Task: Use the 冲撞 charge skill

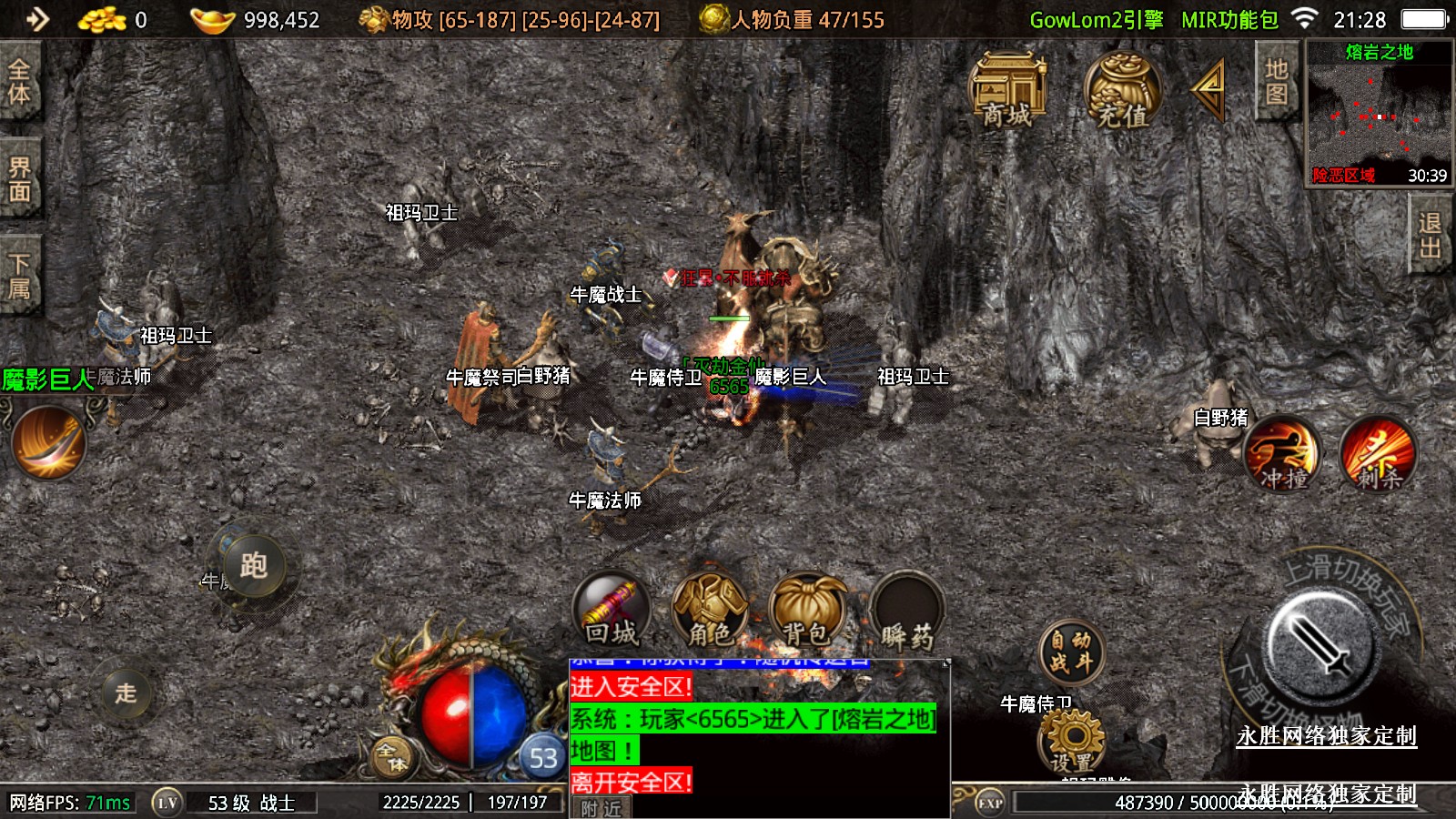Action: coord(1282,455)
